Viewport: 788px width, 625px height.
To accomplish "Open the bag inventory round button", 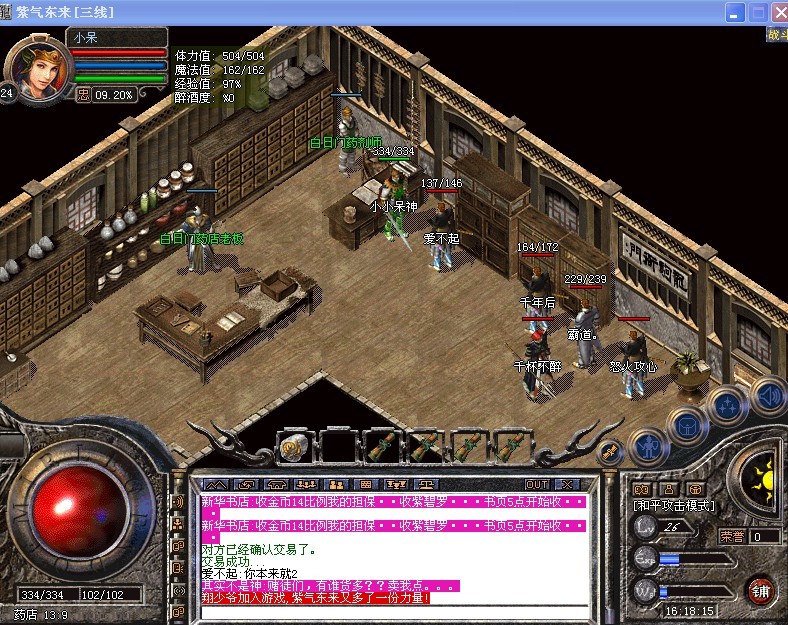I will click(687, 428).
